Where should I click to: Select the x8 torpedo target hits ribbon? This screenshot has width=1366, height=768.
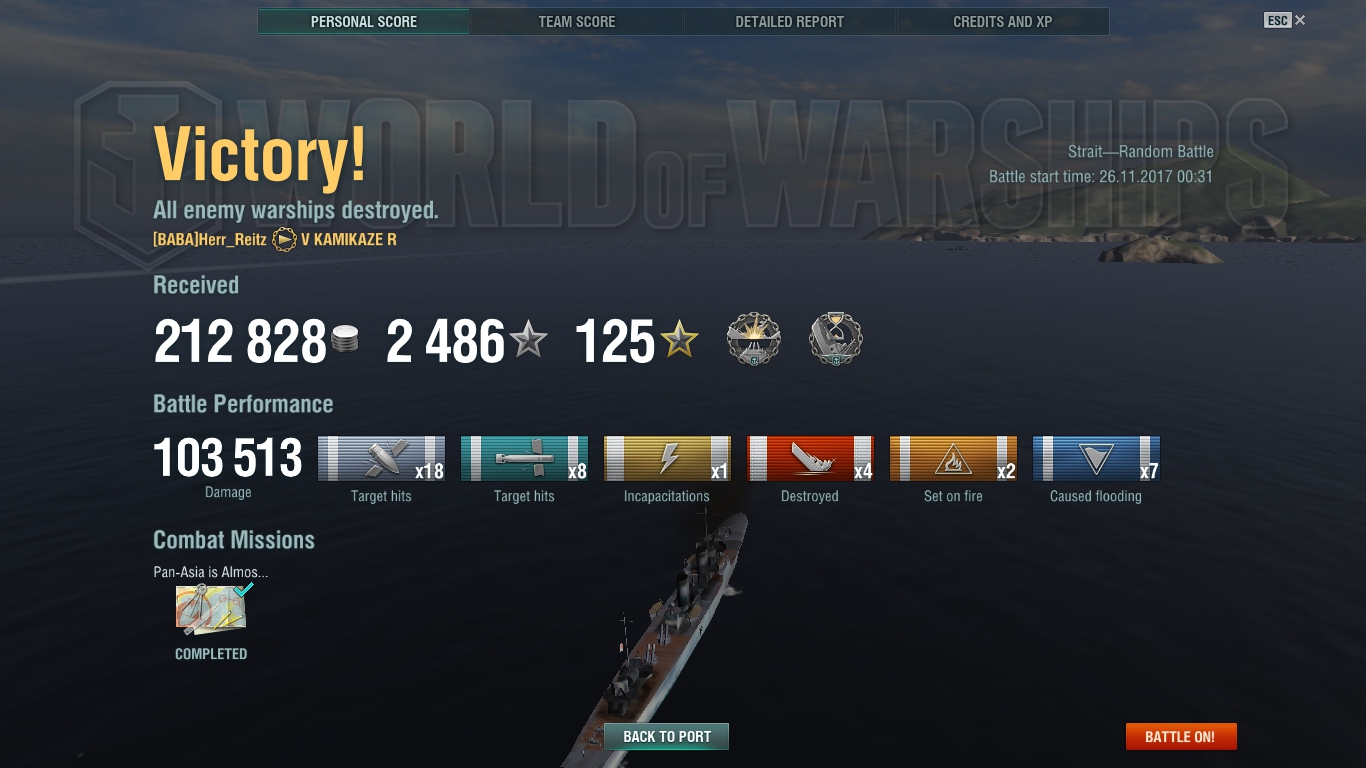(524, 459)
